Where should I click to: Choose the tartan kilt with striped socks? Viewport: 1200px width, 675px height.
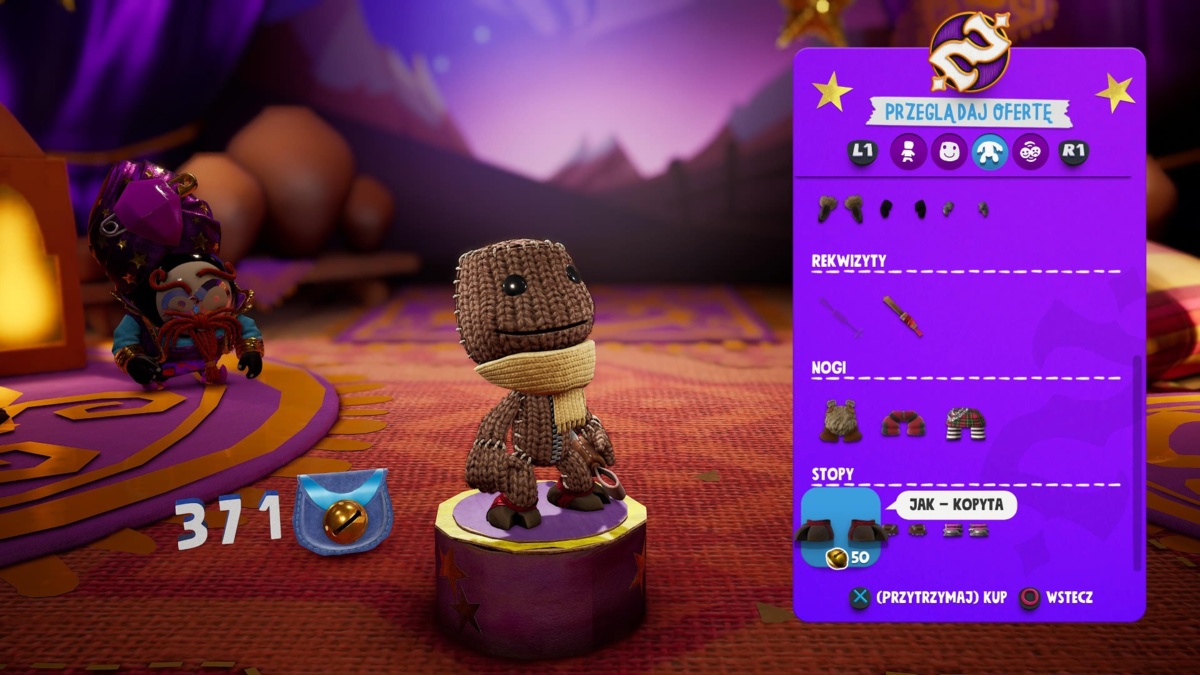tap(965, 423)
